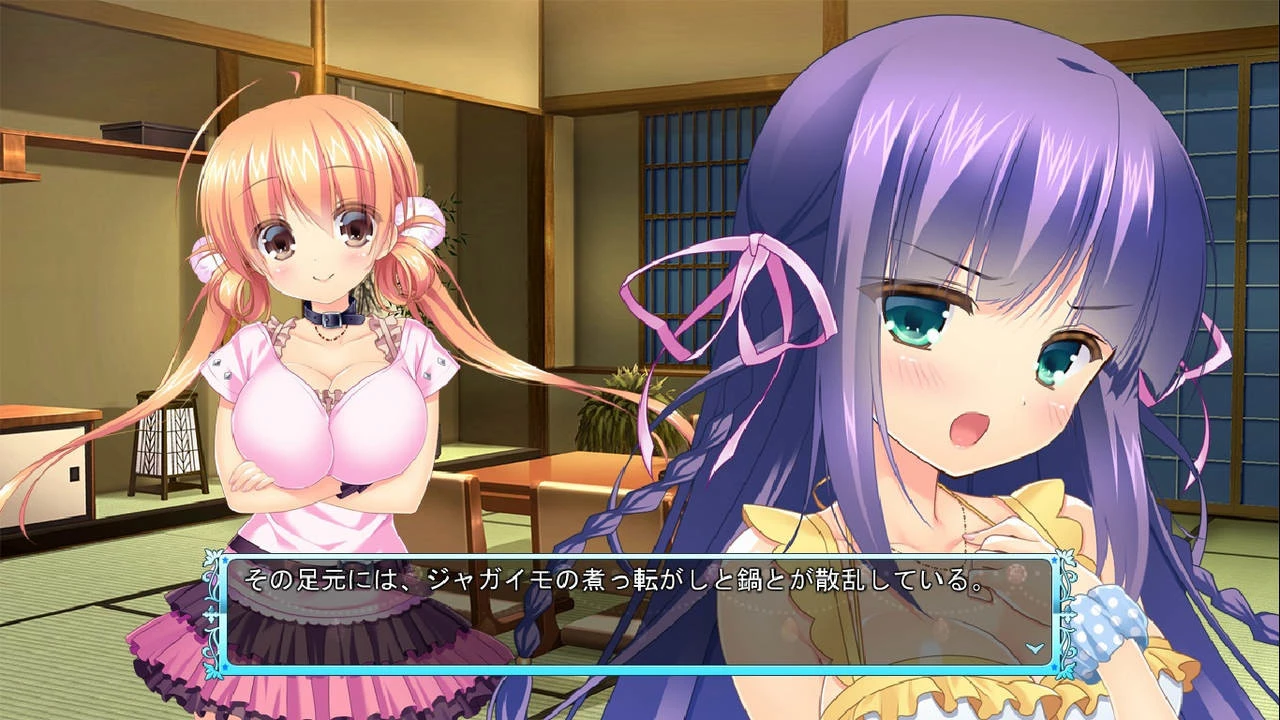
Task: Advance the dialogue text box
Action: click(638, 612)
